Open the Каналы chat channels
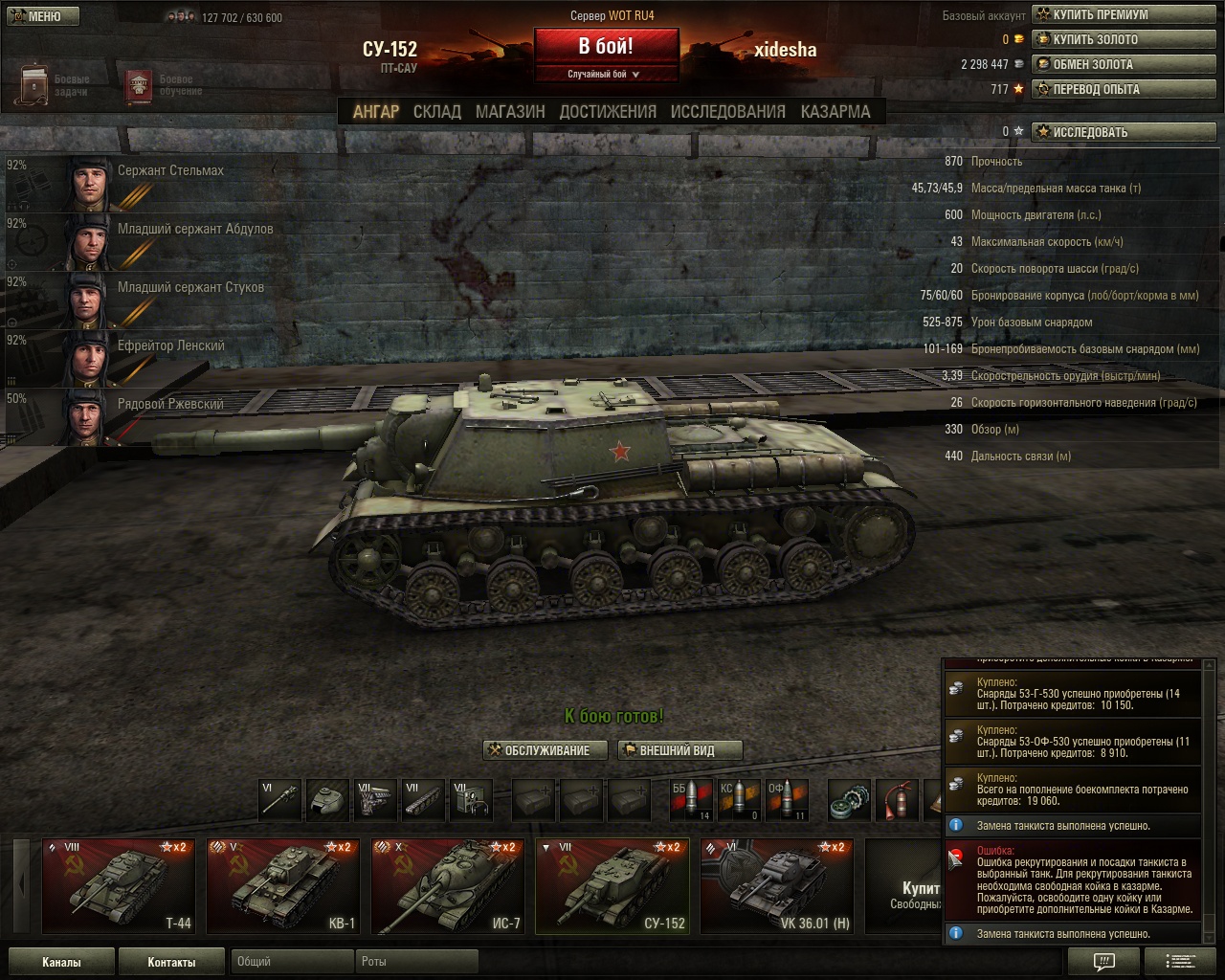Viewport: 1225px width, 980px height. 61,962
